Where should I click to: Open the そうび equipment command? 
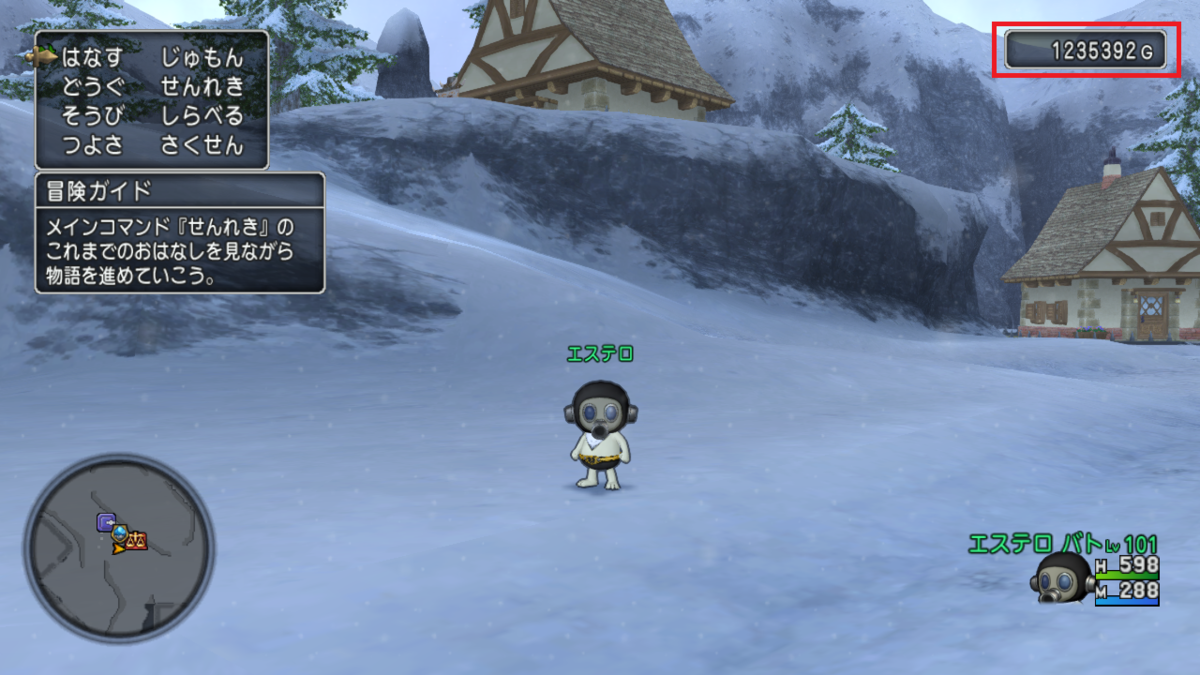pyautogui.click(x=92, y=115)
